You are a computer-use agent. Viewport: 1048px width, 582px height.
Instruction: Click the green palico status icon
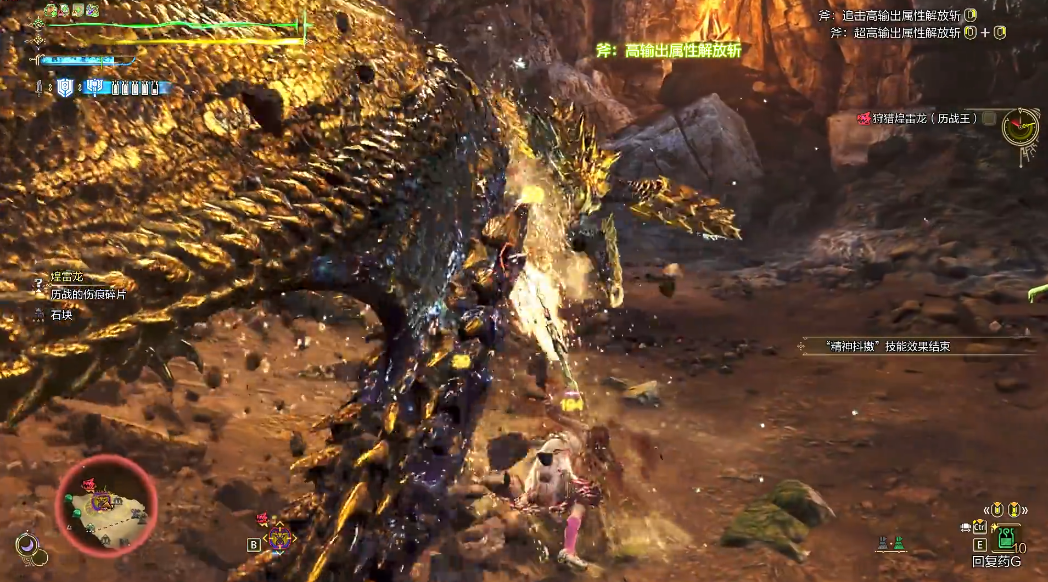coord(897,544)
